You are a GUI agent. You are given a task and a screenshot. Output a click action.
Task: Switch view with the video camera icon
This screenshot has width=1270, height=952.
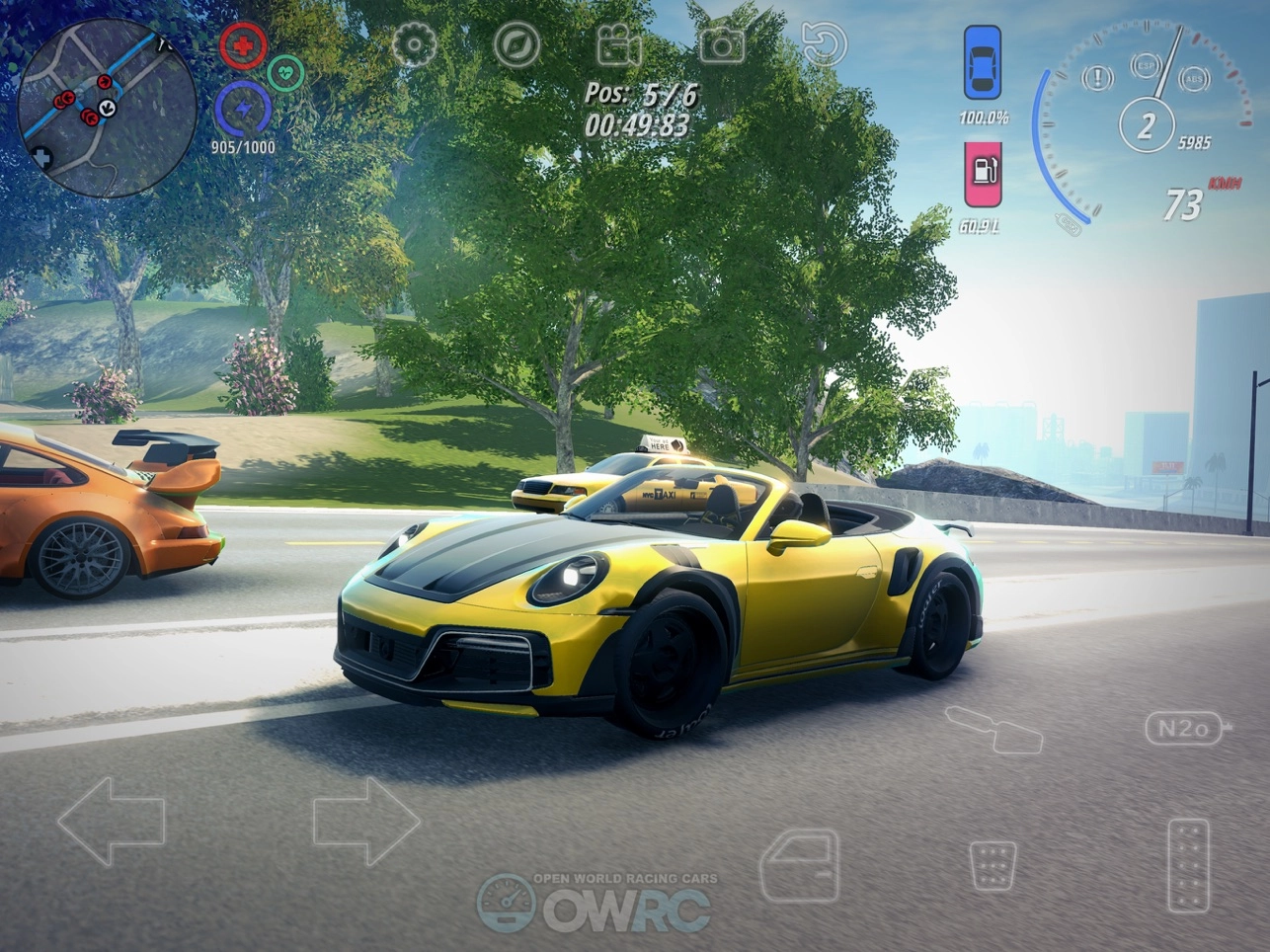click(619, 45)
